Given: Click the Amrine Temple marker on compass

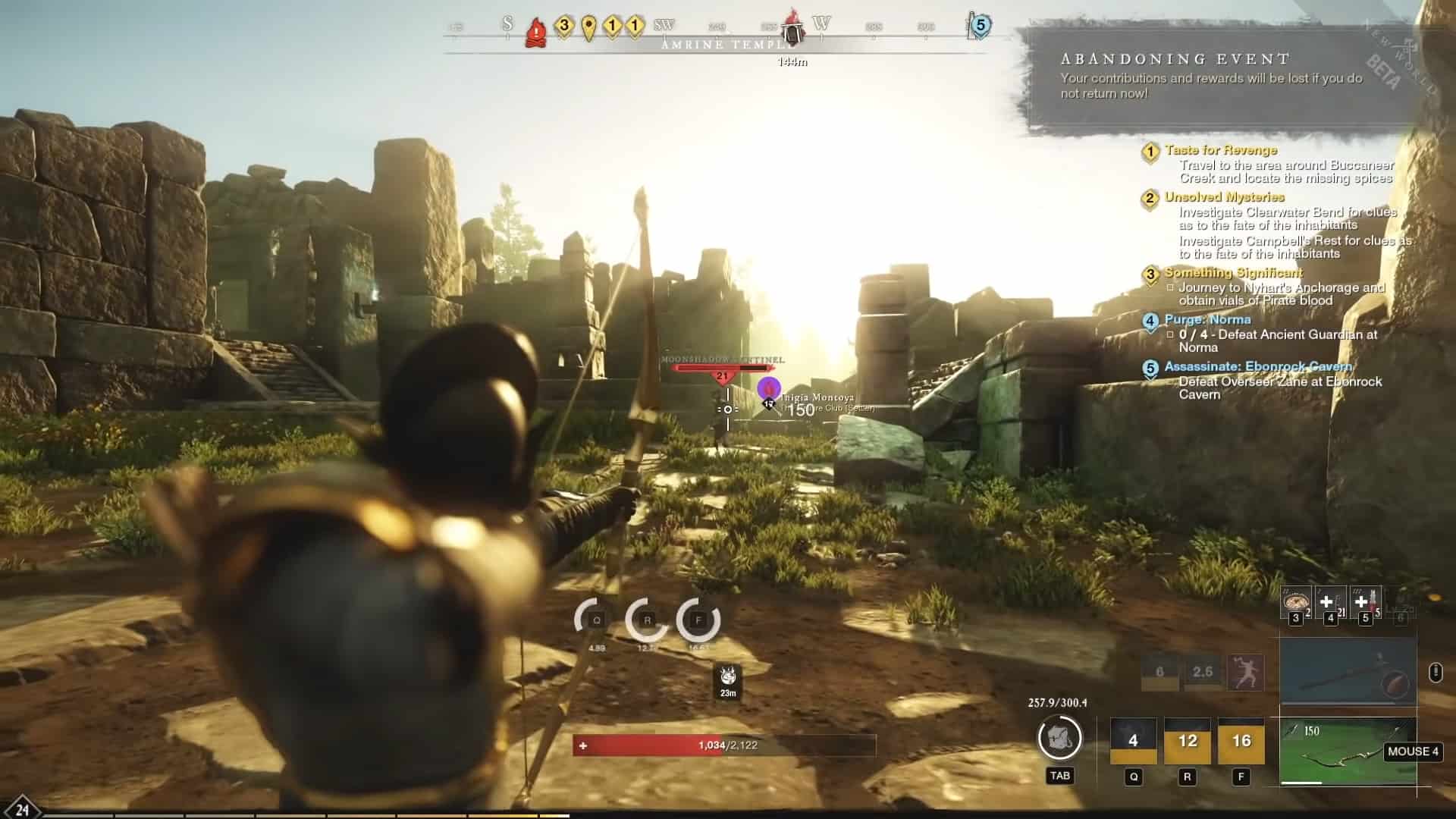Looking at the screenshot, I should tap(792, 32).
